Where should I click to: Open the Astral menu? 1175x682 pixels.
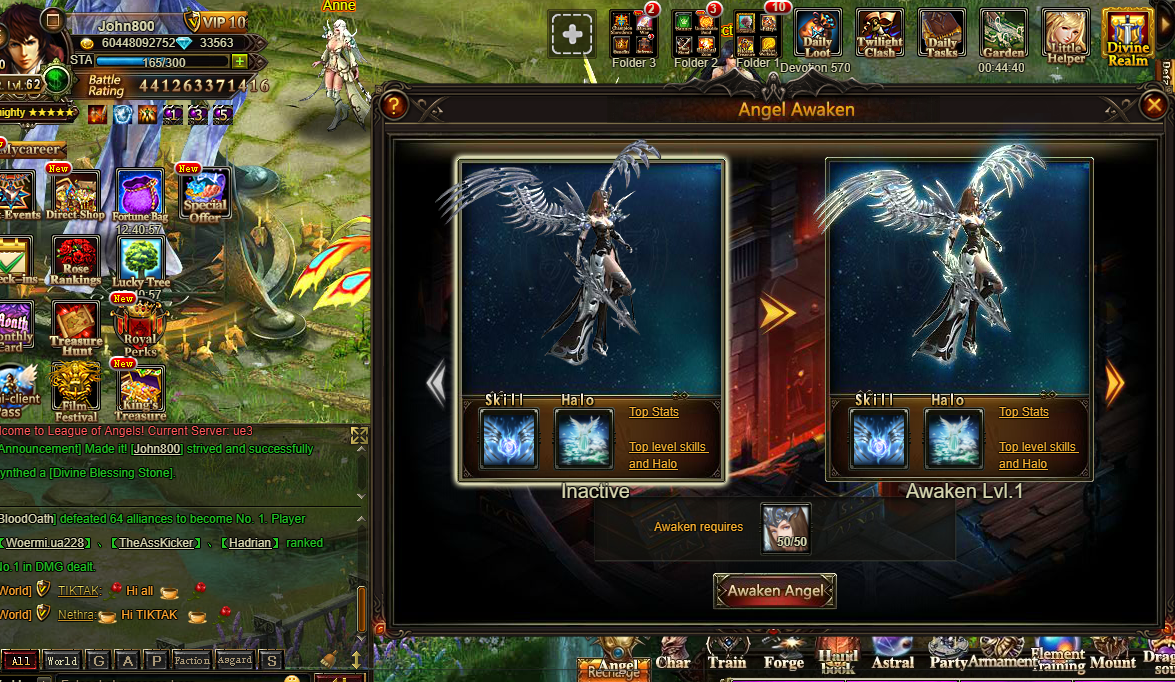893,657
